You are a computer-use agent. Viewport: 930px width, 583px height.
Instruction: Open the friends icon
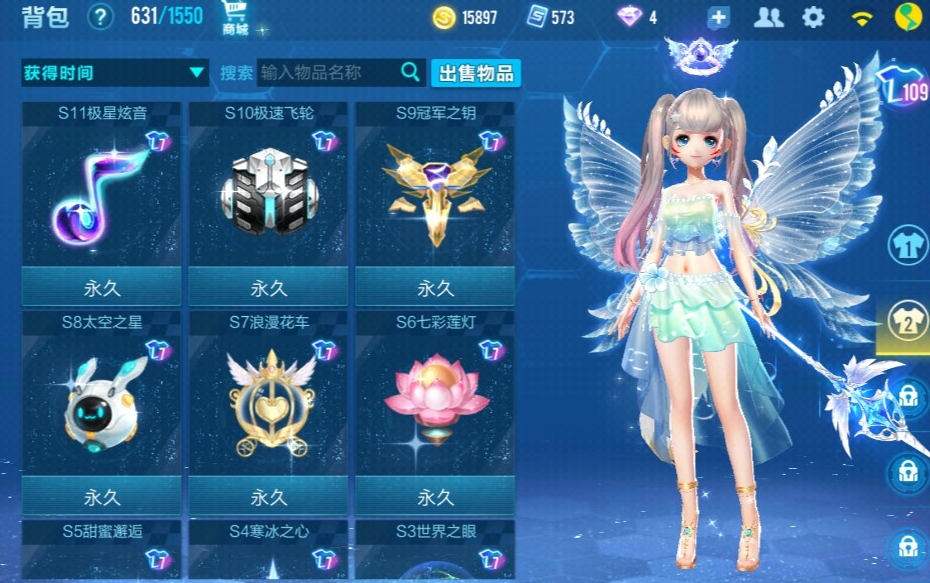[768, 17]
